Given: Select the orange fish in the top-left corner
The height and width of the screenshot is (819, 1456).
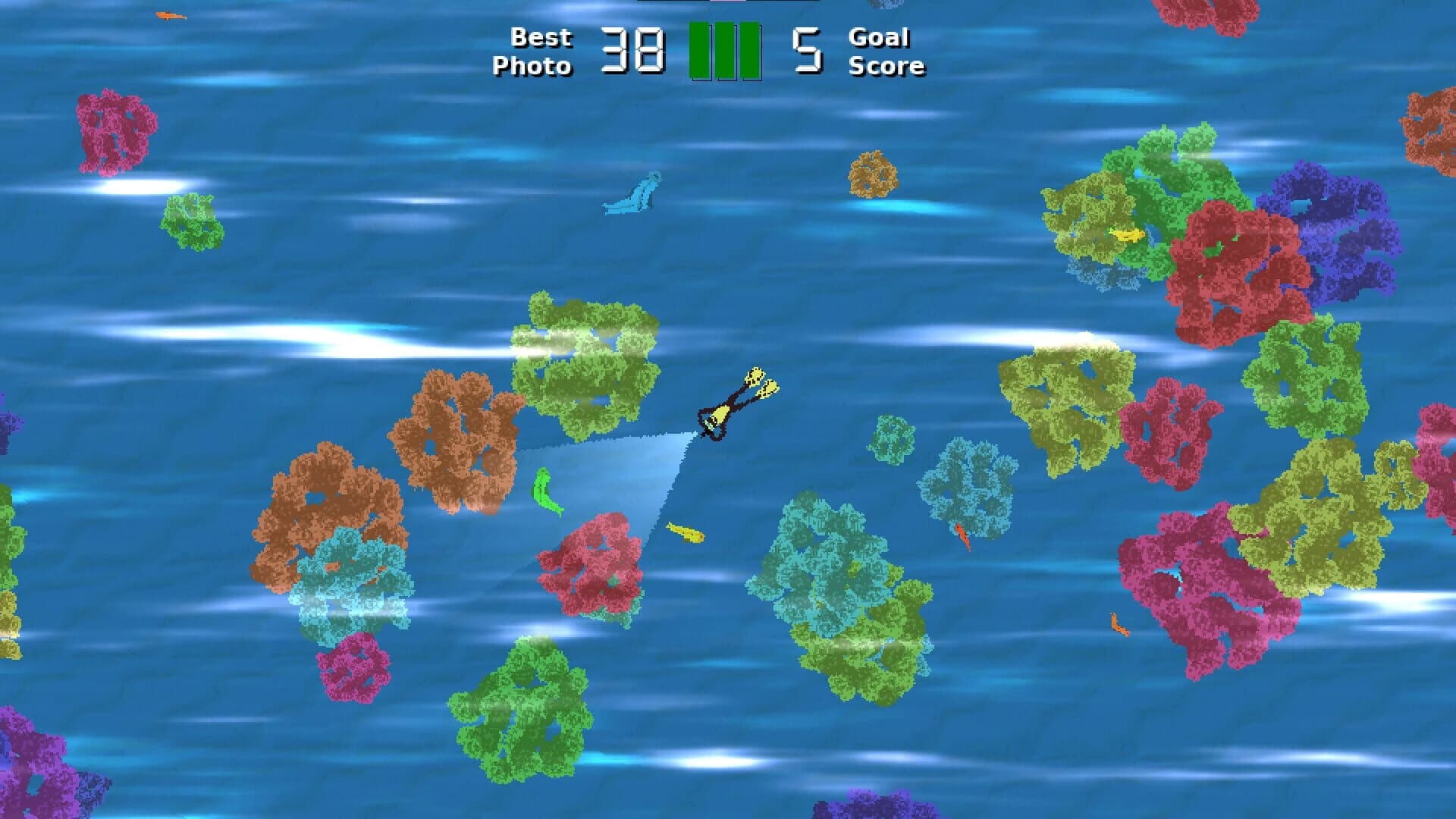Looking at the screenshot, I should coord(171,14).
